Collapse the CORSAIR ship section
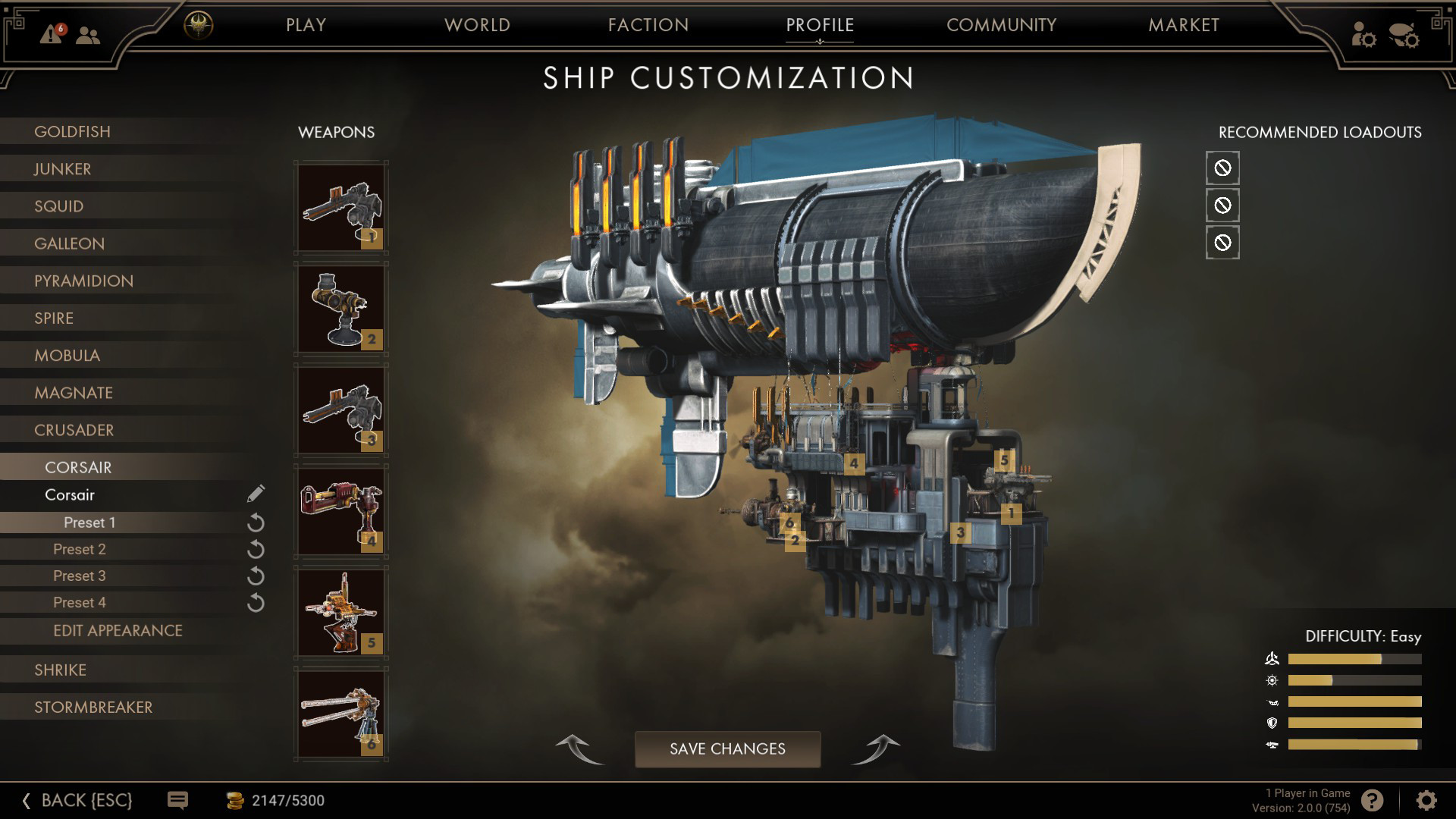This screenshot has height=819, width=1456. tap(78, 467)
